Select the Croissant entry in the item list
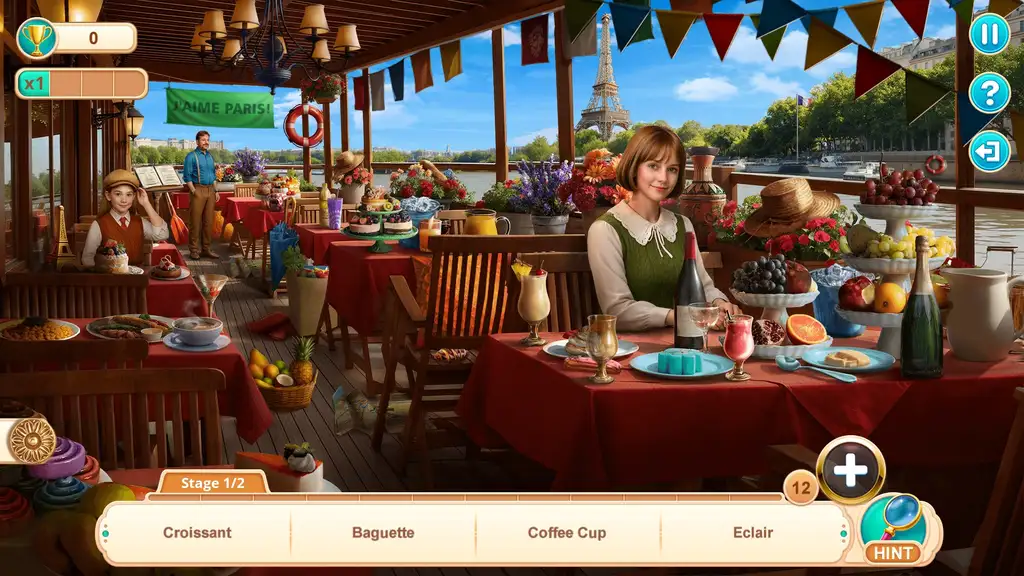 click(197, 533)
